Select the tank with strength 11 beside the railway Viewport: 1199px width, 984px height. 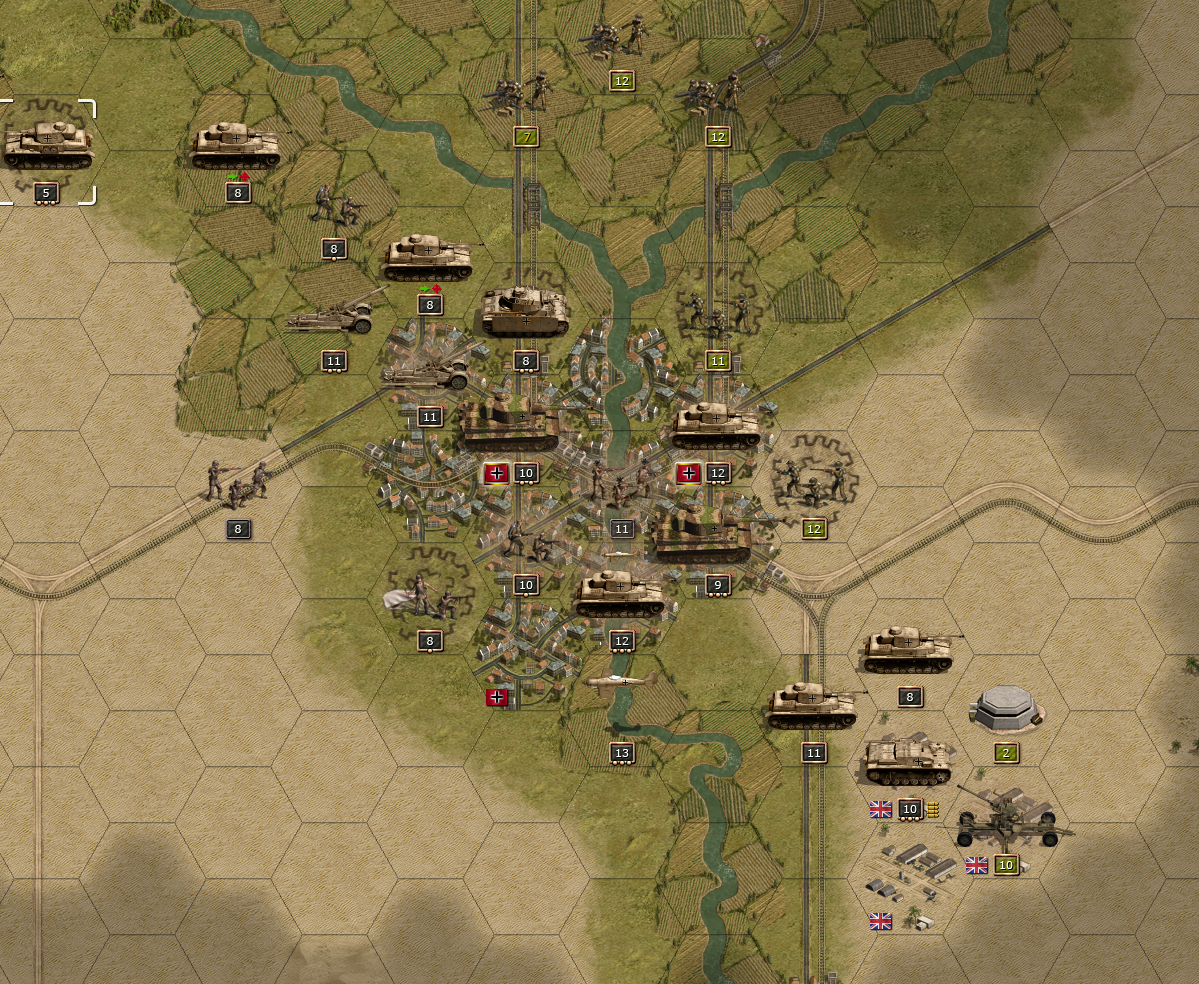[x=814, y=706]
